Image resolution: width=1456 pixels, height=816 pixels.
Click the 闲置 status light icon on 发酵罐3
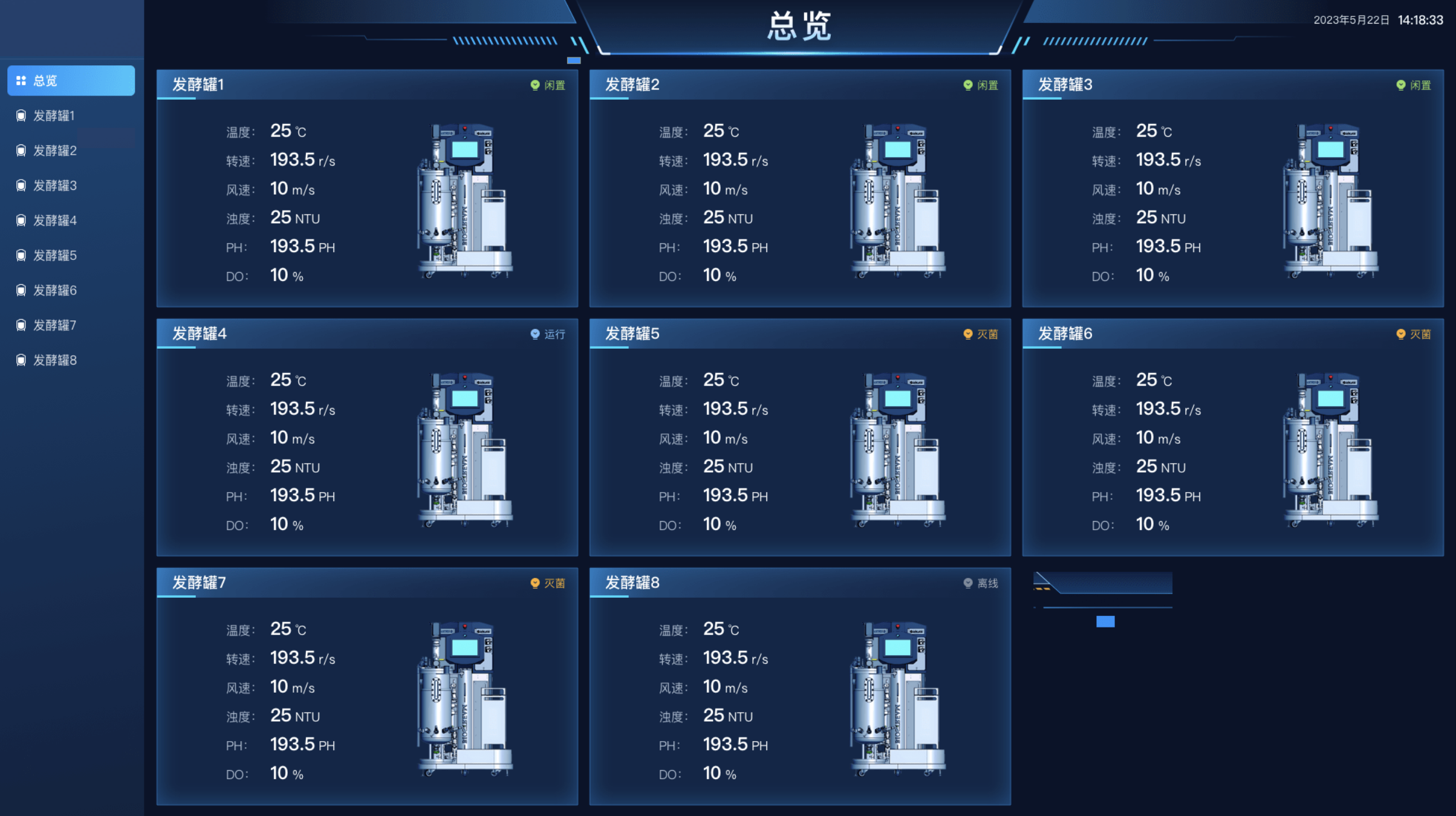tap(1401, 85)
